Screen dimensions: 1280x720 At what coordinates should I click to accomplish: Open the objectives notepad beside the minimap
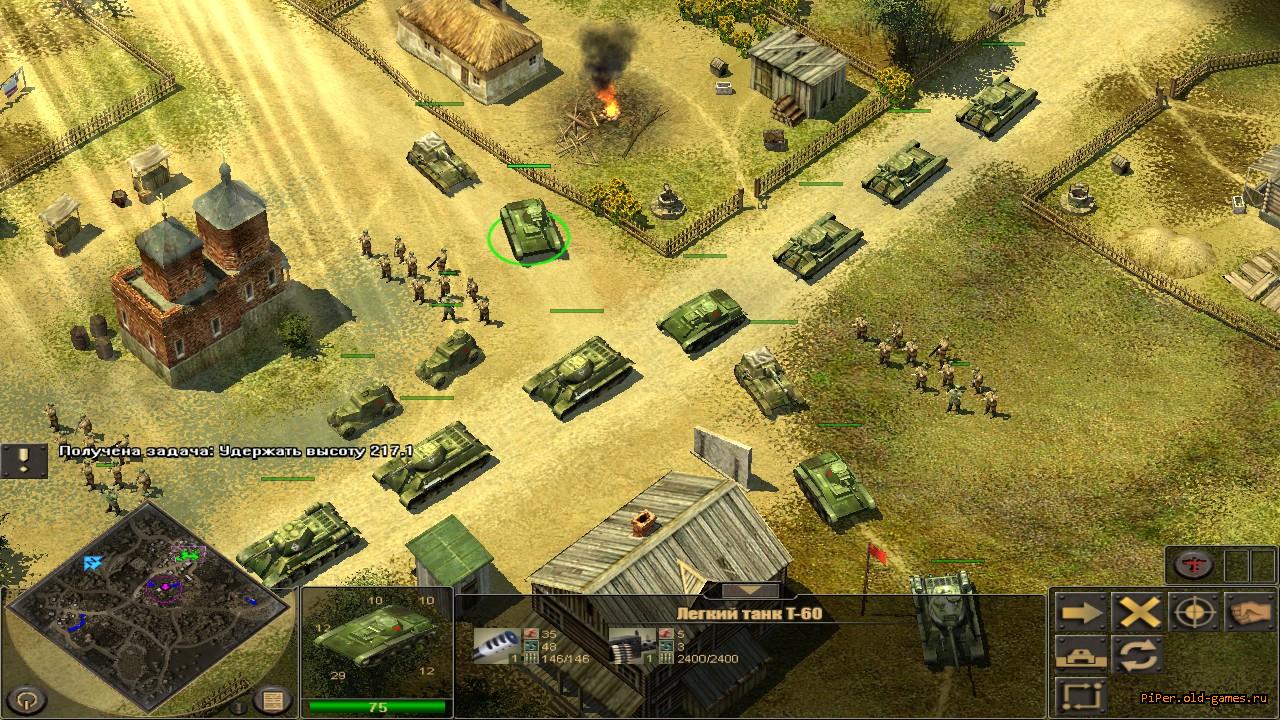(272, 699)
